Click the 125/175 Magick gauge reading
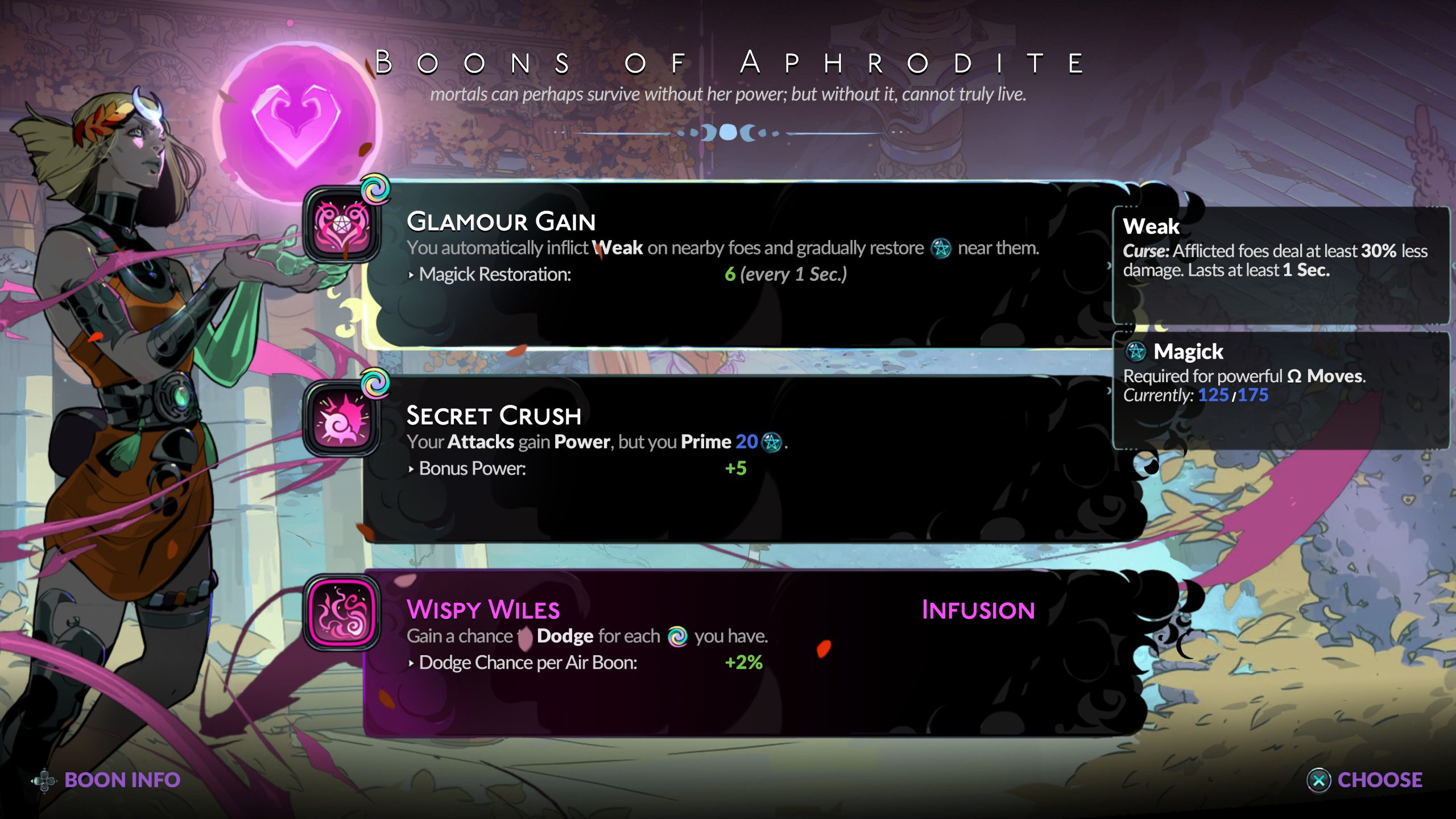This screenshot has height=819, width=1456. click(x=1232, y=395)
